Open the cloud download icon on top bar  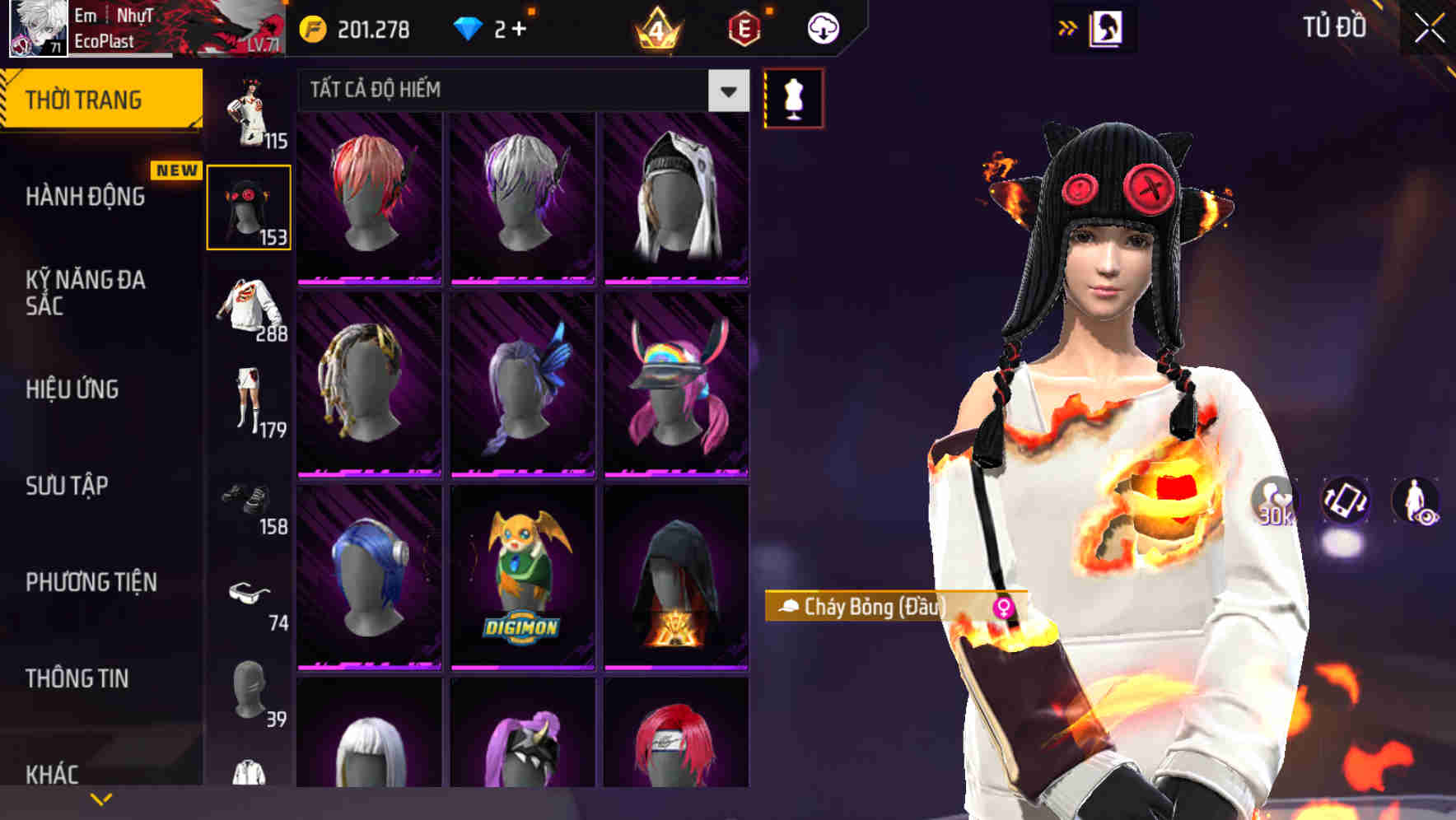(821, 27)
